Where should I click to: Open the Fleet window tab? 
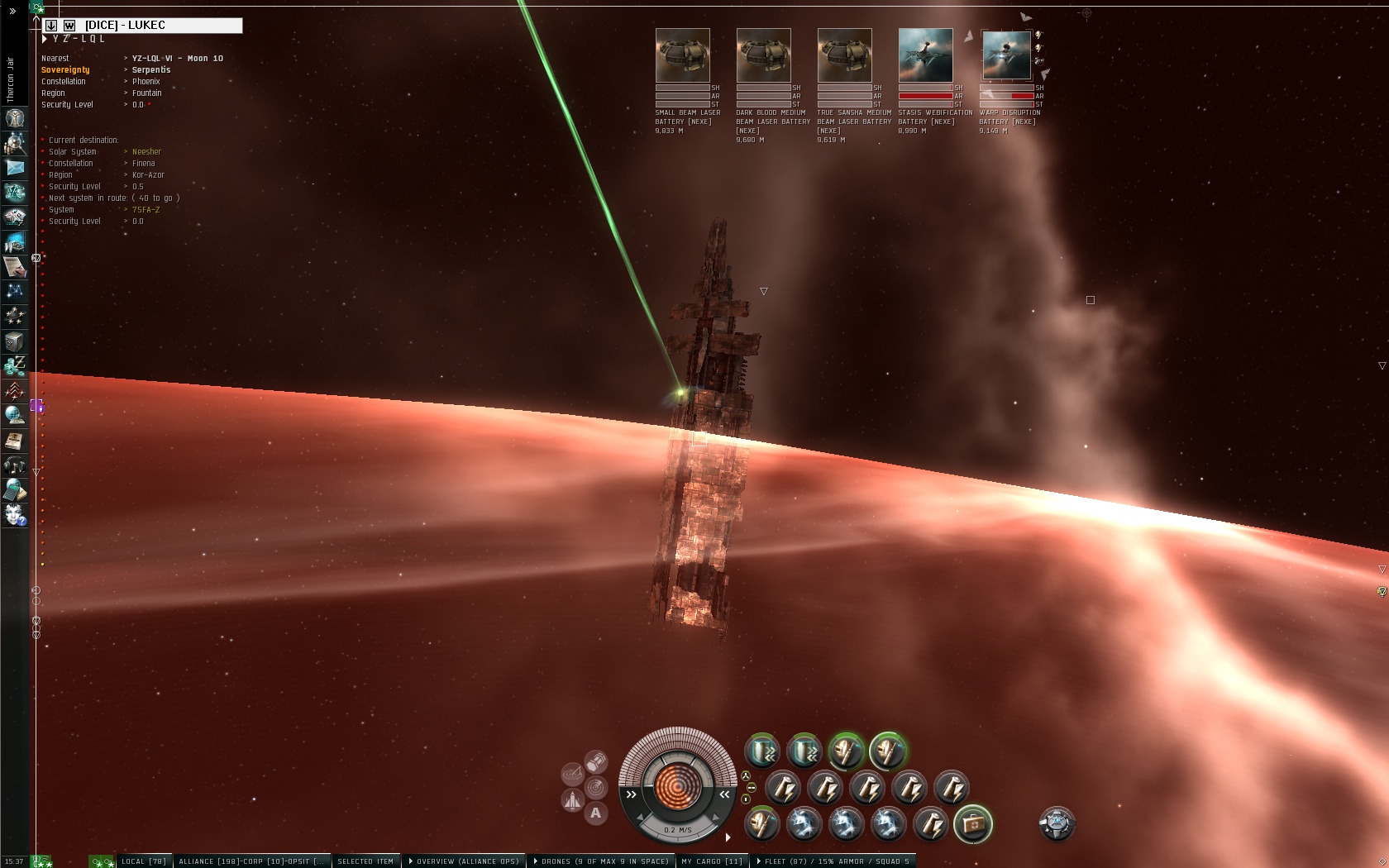pyautogui.click(x=835, y=861)
